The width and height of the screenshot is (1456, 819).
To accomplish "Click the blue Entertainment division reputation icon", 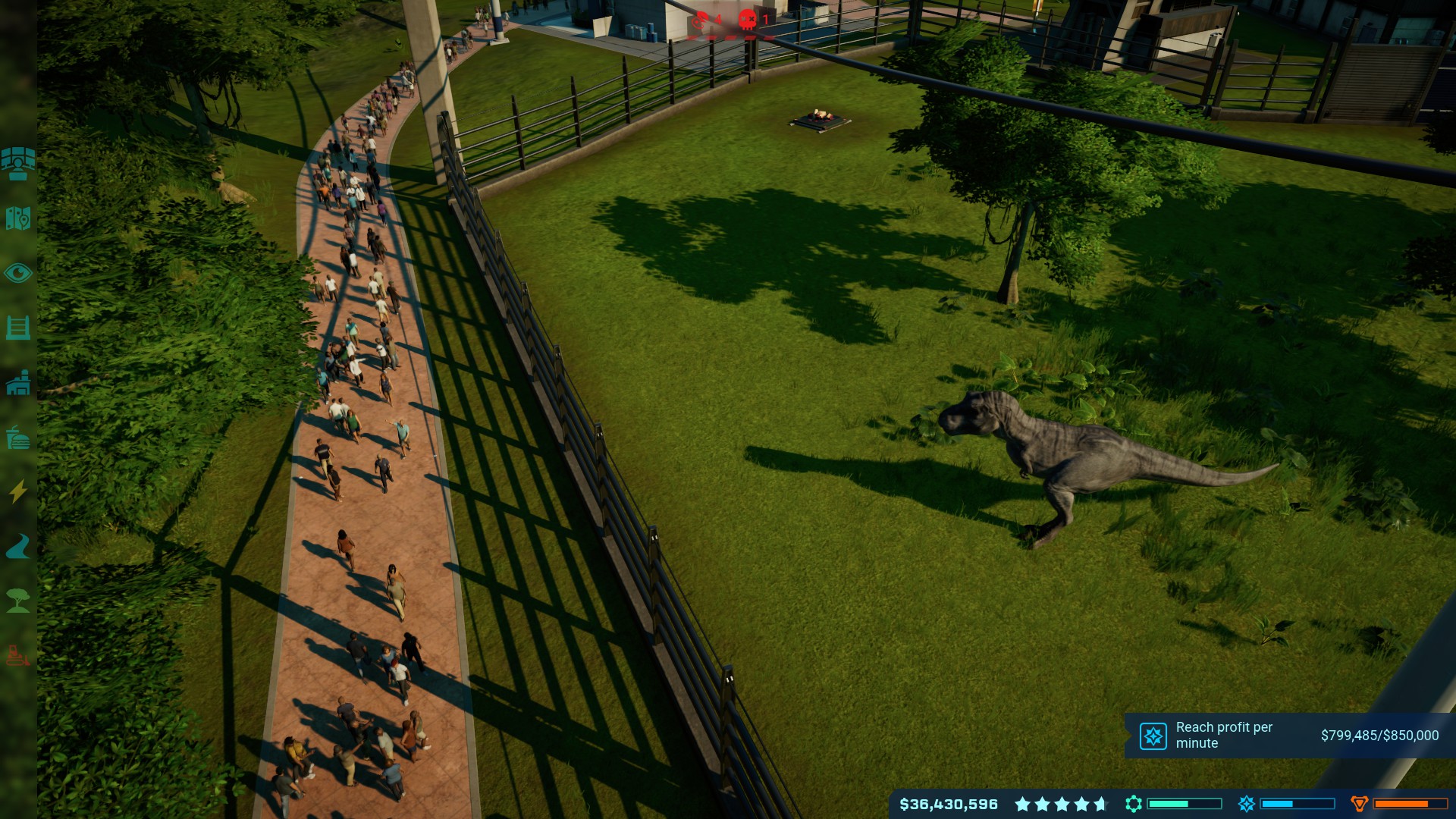I will (1246, 804).
